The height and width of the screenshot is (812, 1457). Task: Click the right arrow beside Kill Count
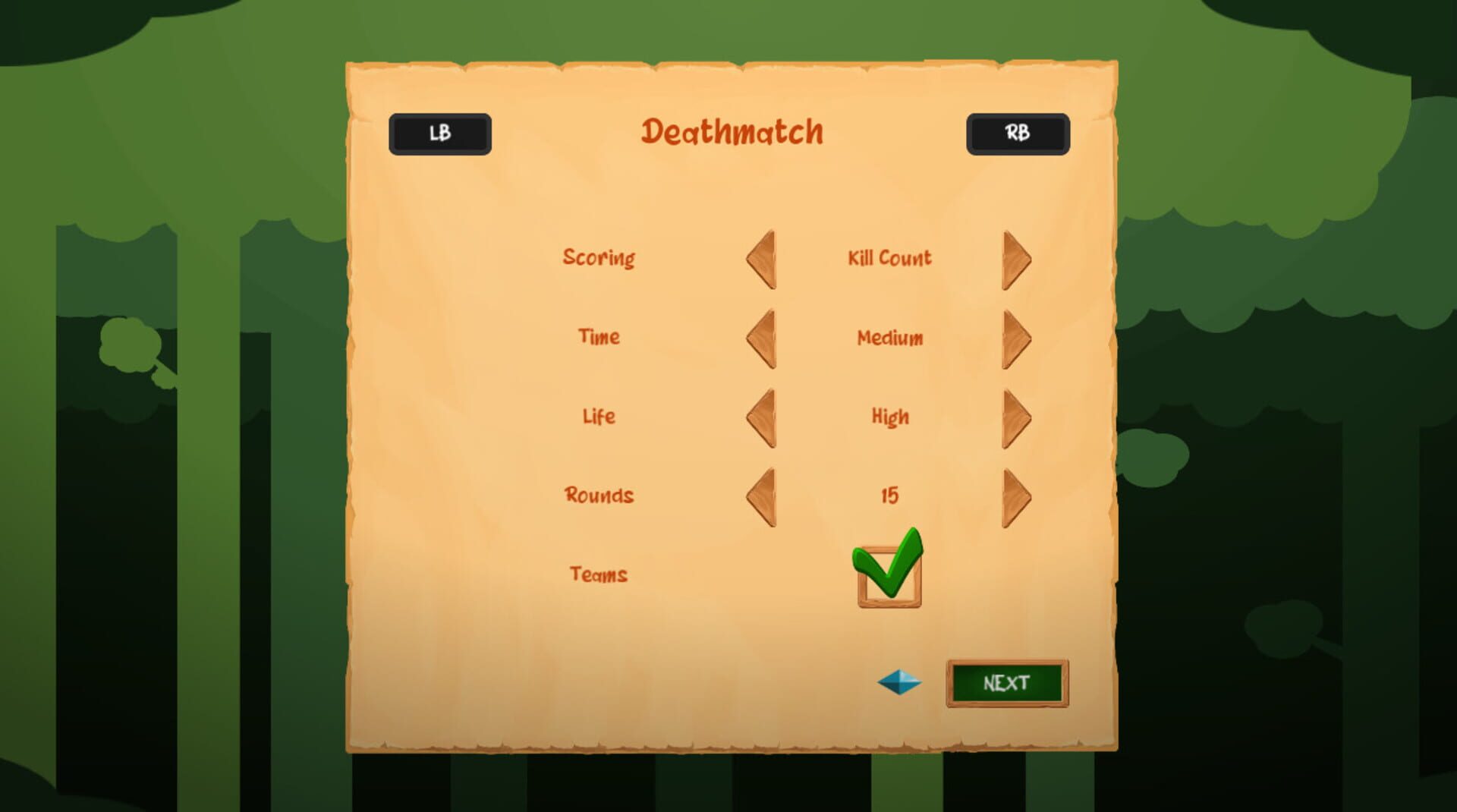[1015, 258]
